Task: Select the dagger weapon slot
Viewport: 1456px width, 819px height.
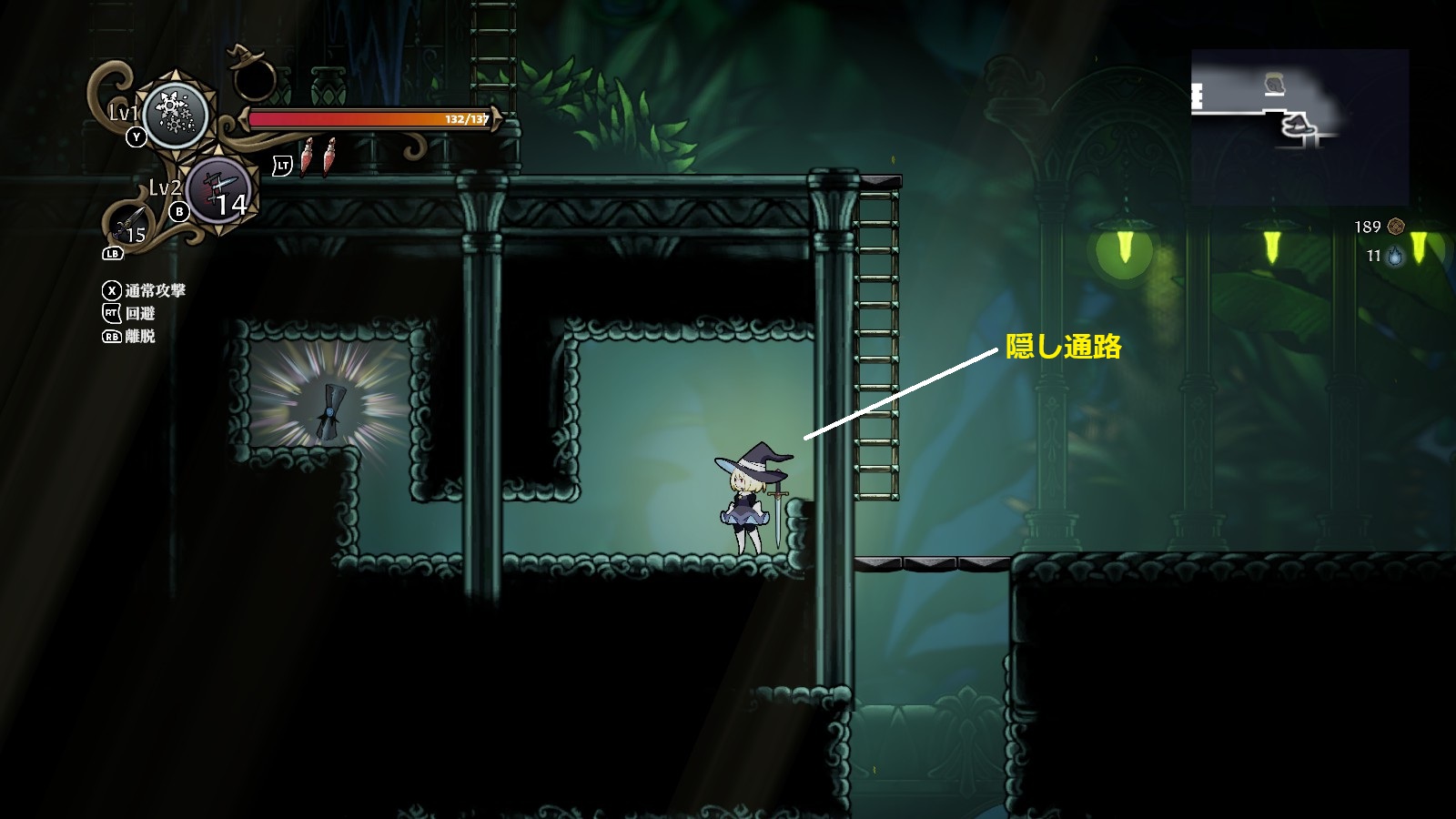Action: 129,223
